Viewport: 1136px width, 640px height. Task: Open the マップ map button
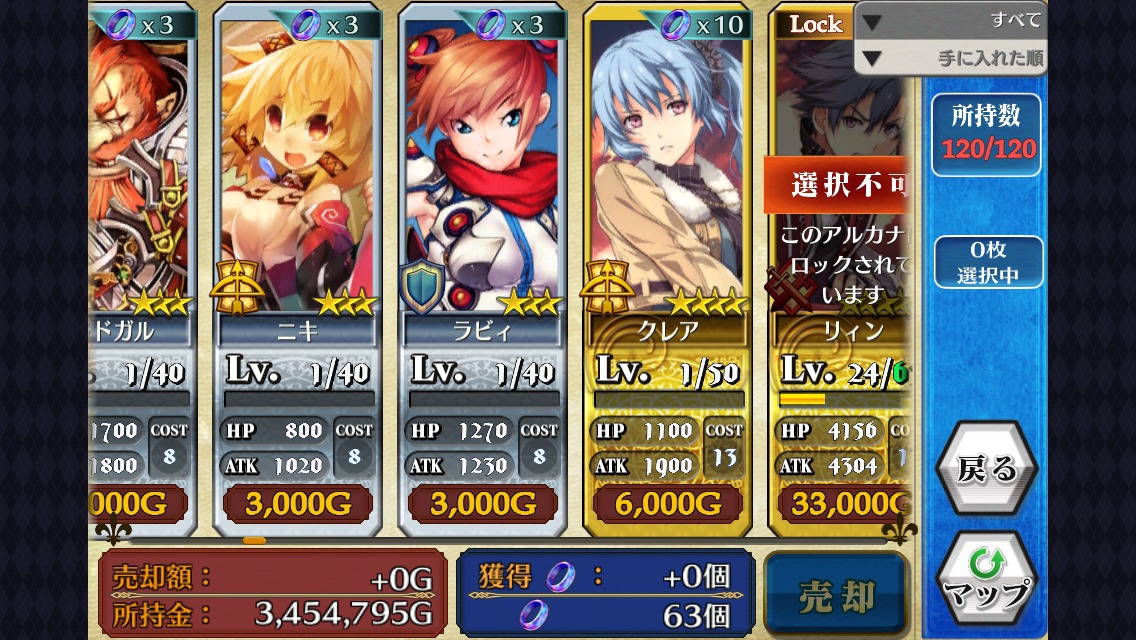(x=986, y=581)
